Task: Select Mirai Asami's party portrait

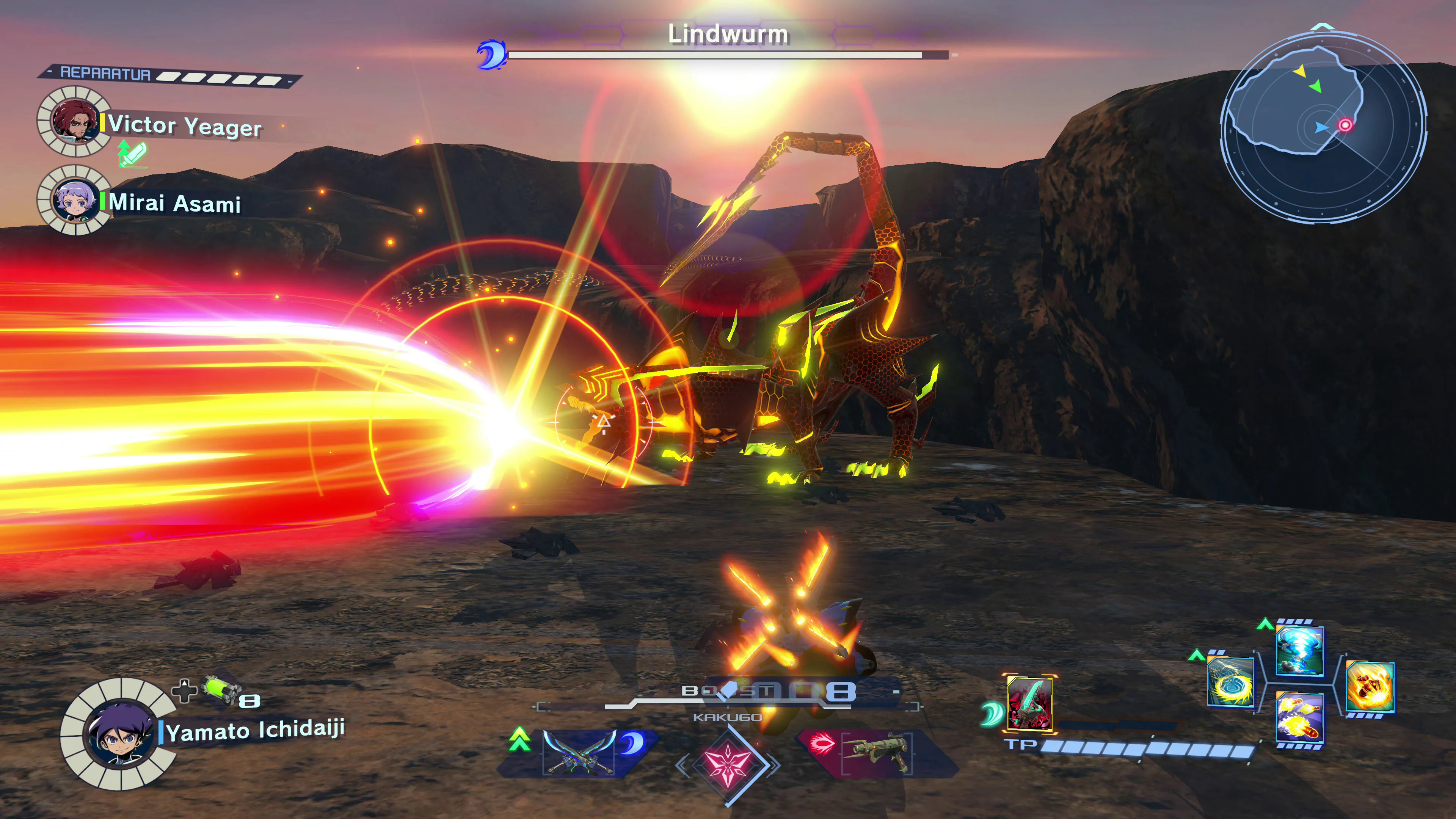Action: click(74, 199)
